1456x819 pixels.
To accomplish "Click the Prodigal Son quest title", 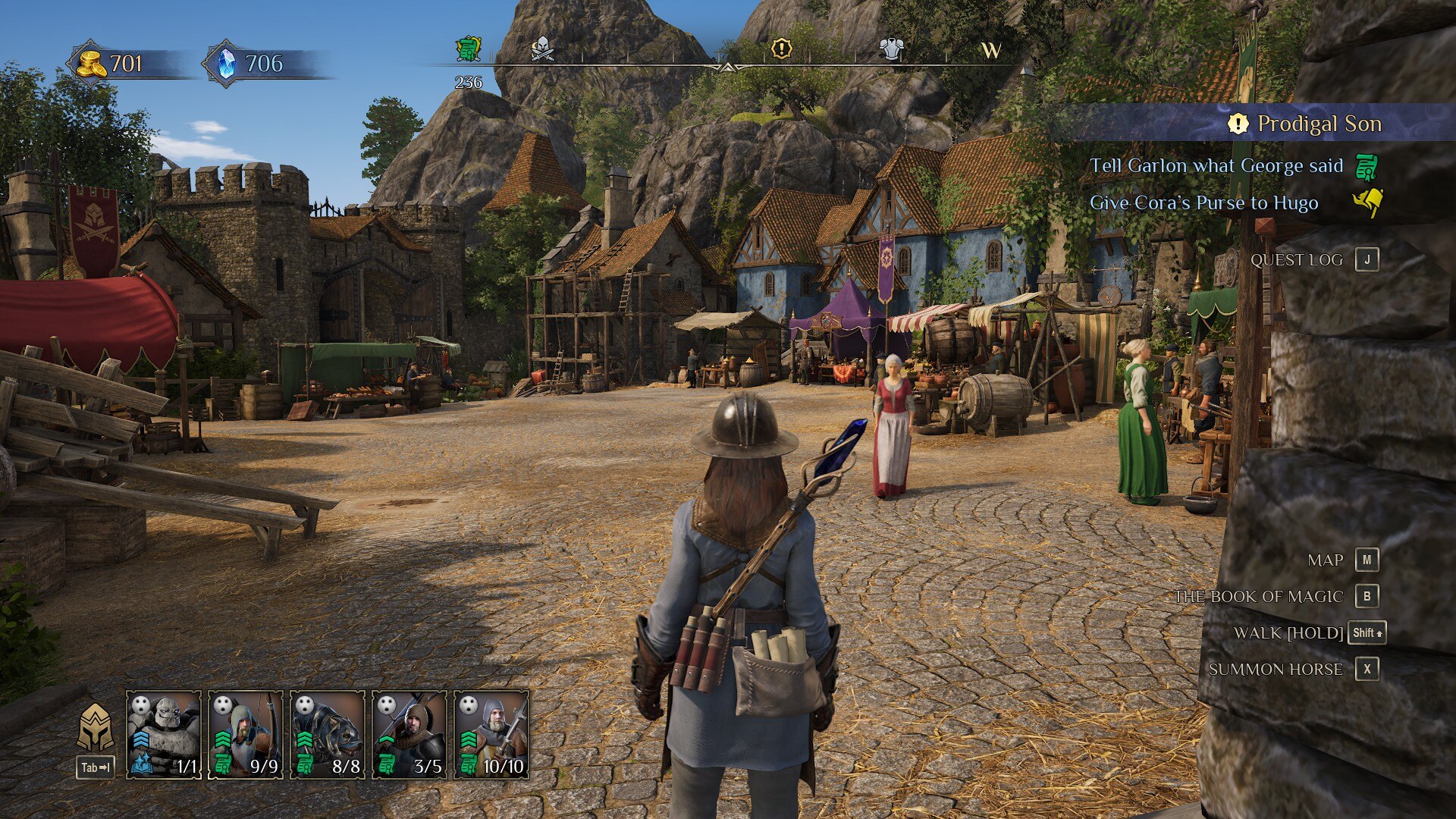I will (1319, 124).
